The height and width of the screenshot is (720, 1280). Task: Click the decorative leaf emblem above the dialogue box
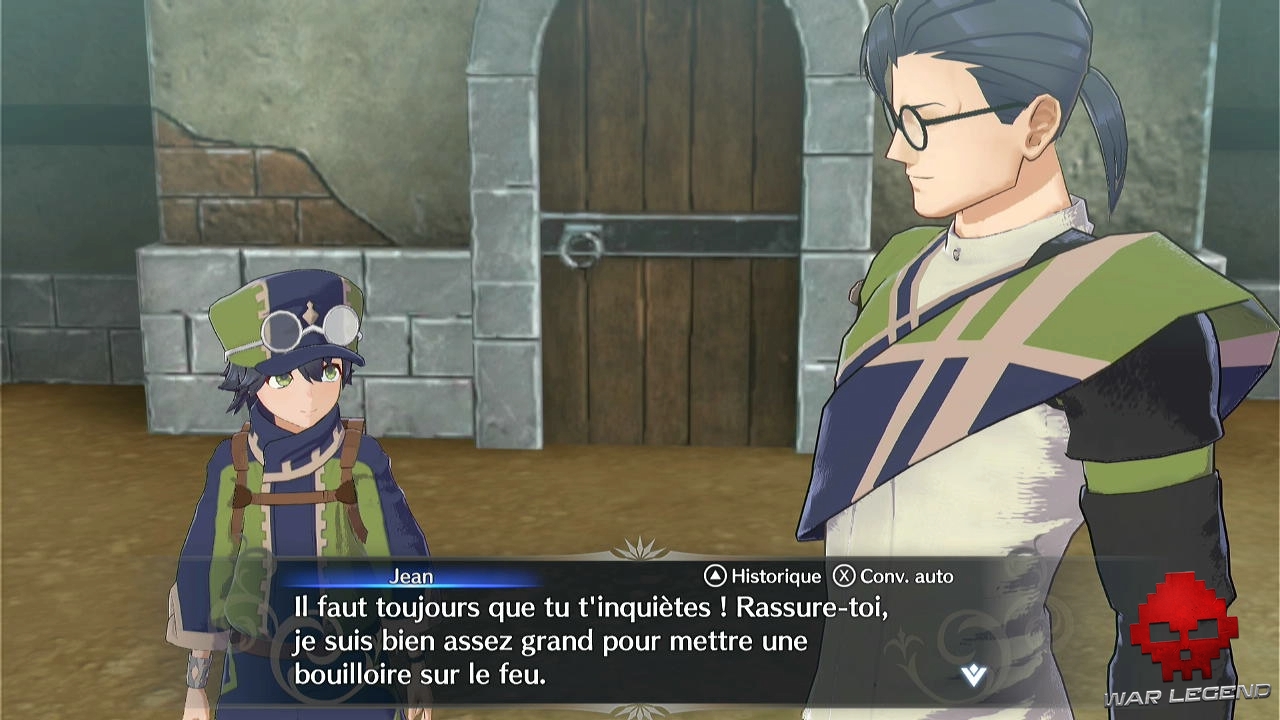click(x=640, y=550)
